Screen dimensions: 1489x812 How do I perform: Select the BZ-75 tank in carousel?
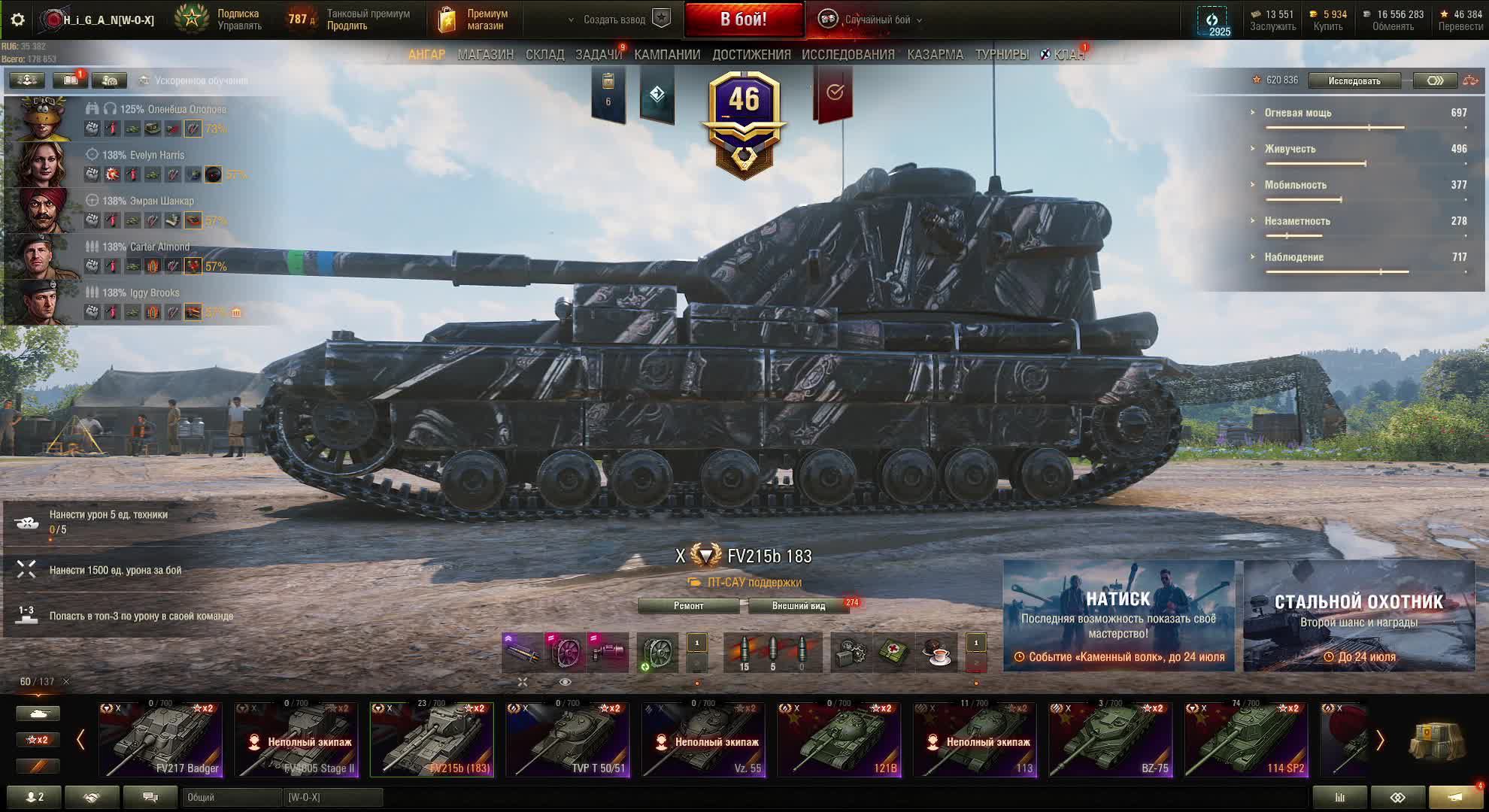(x=1110, y=740)
